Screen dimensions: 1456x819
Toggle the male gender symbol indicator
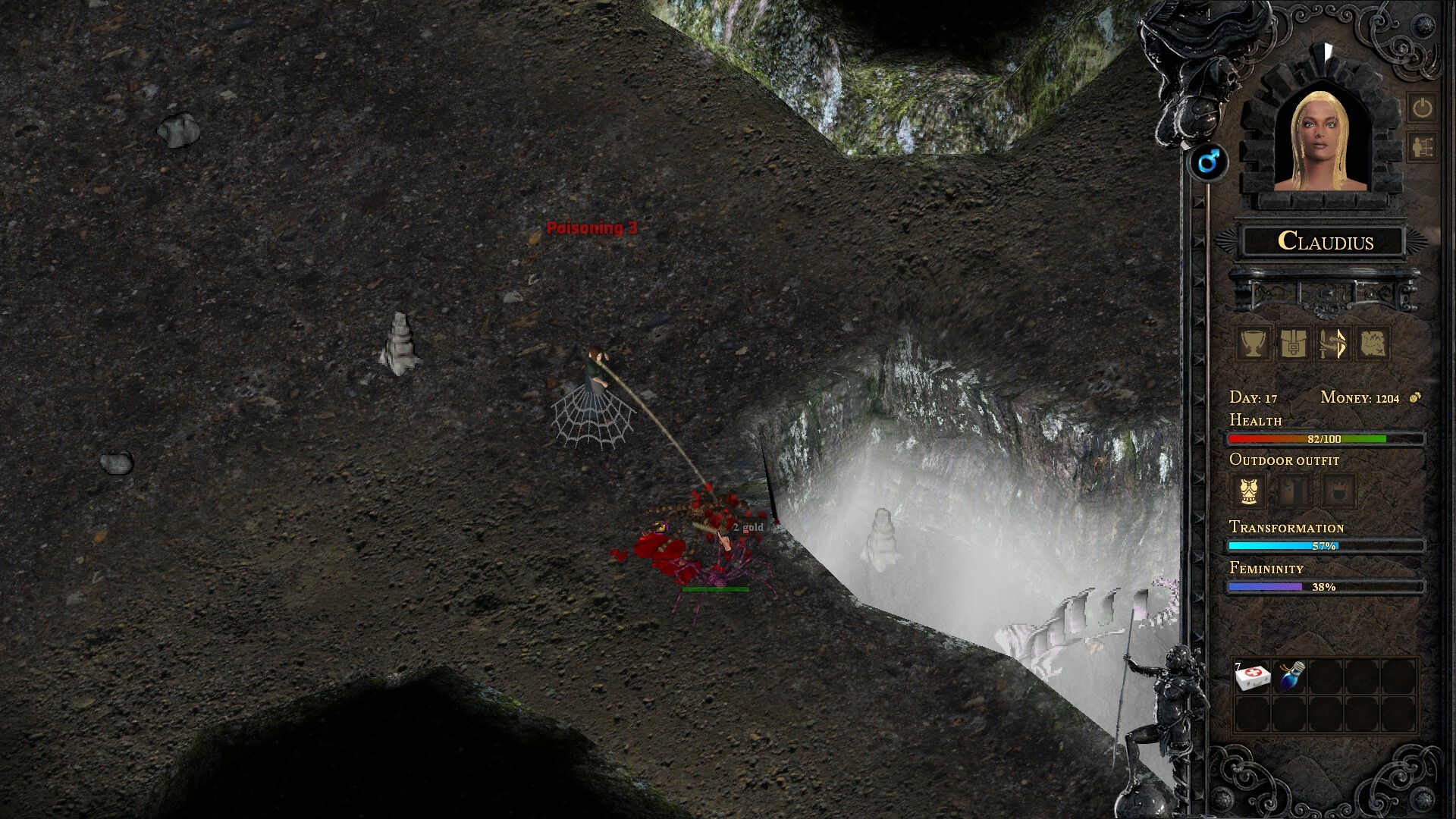pos(1209,161)
